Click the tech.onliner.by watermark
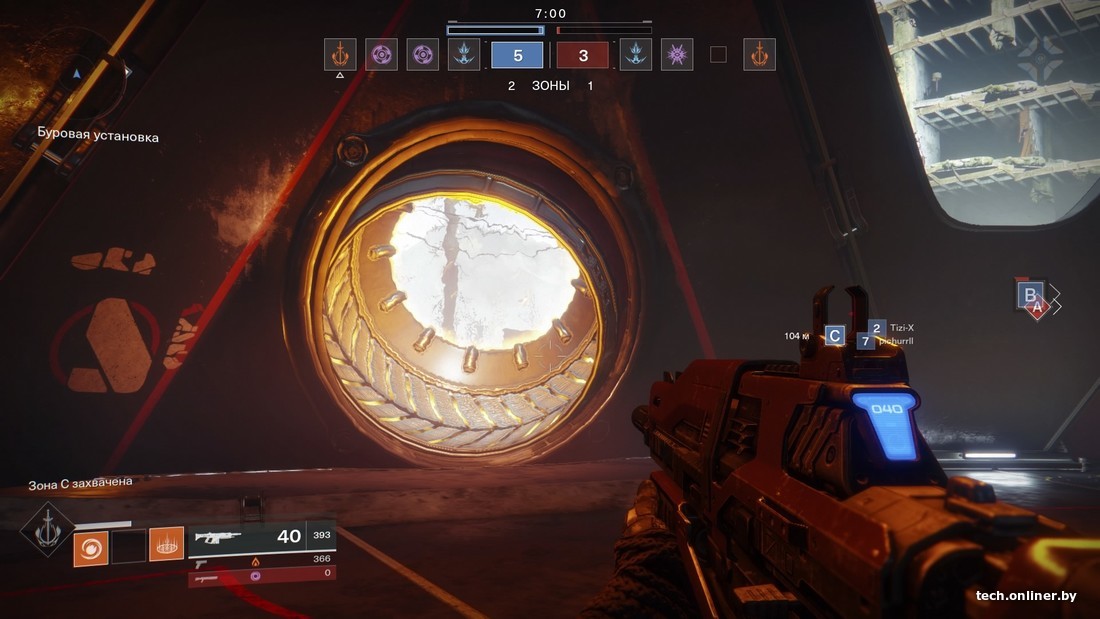The height and width of the screenshot is (619, 1100). pos(1026,596)
